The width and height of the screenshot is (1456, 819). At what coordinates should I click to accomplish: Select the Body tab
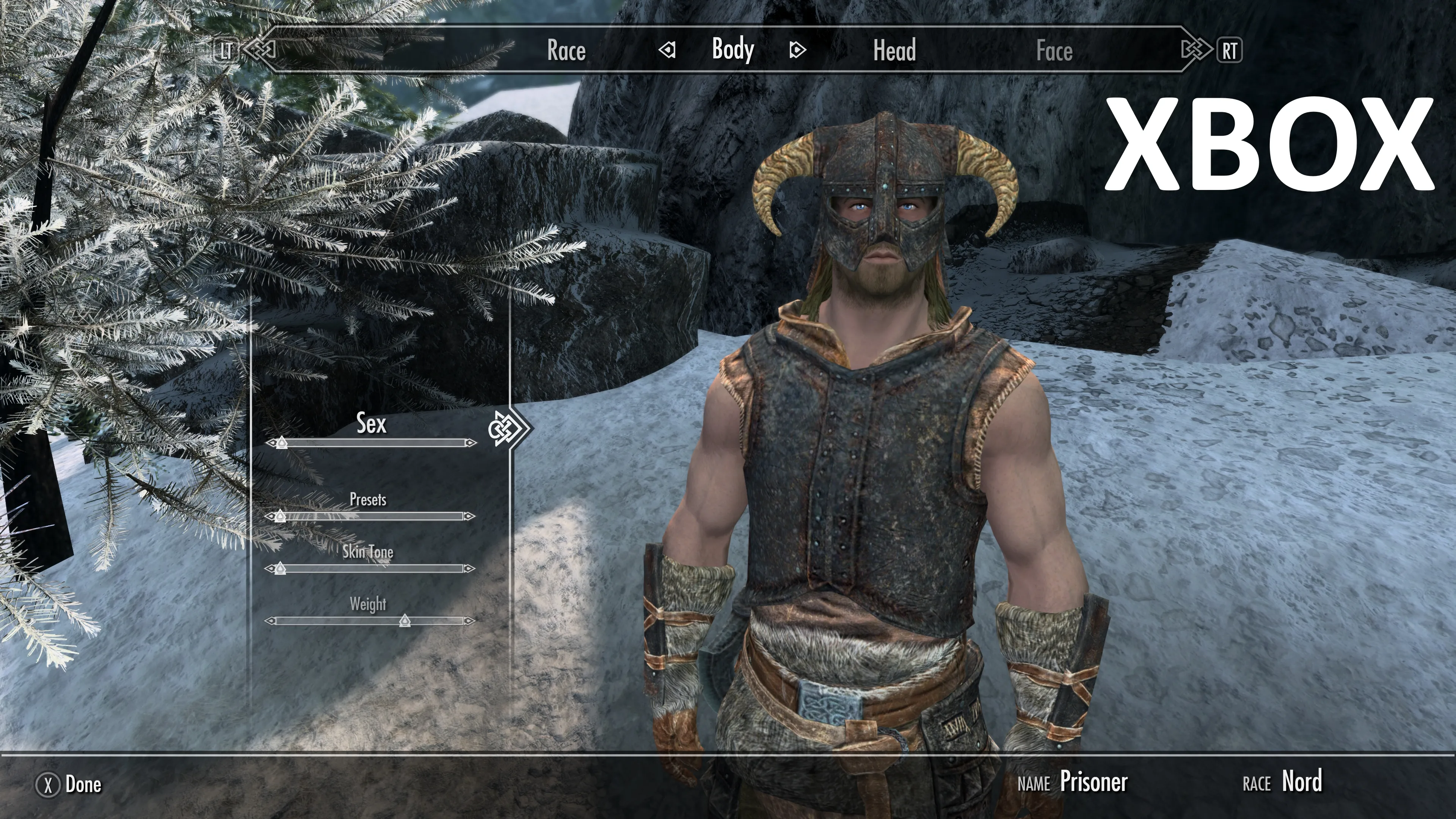(x=733, y=50)
